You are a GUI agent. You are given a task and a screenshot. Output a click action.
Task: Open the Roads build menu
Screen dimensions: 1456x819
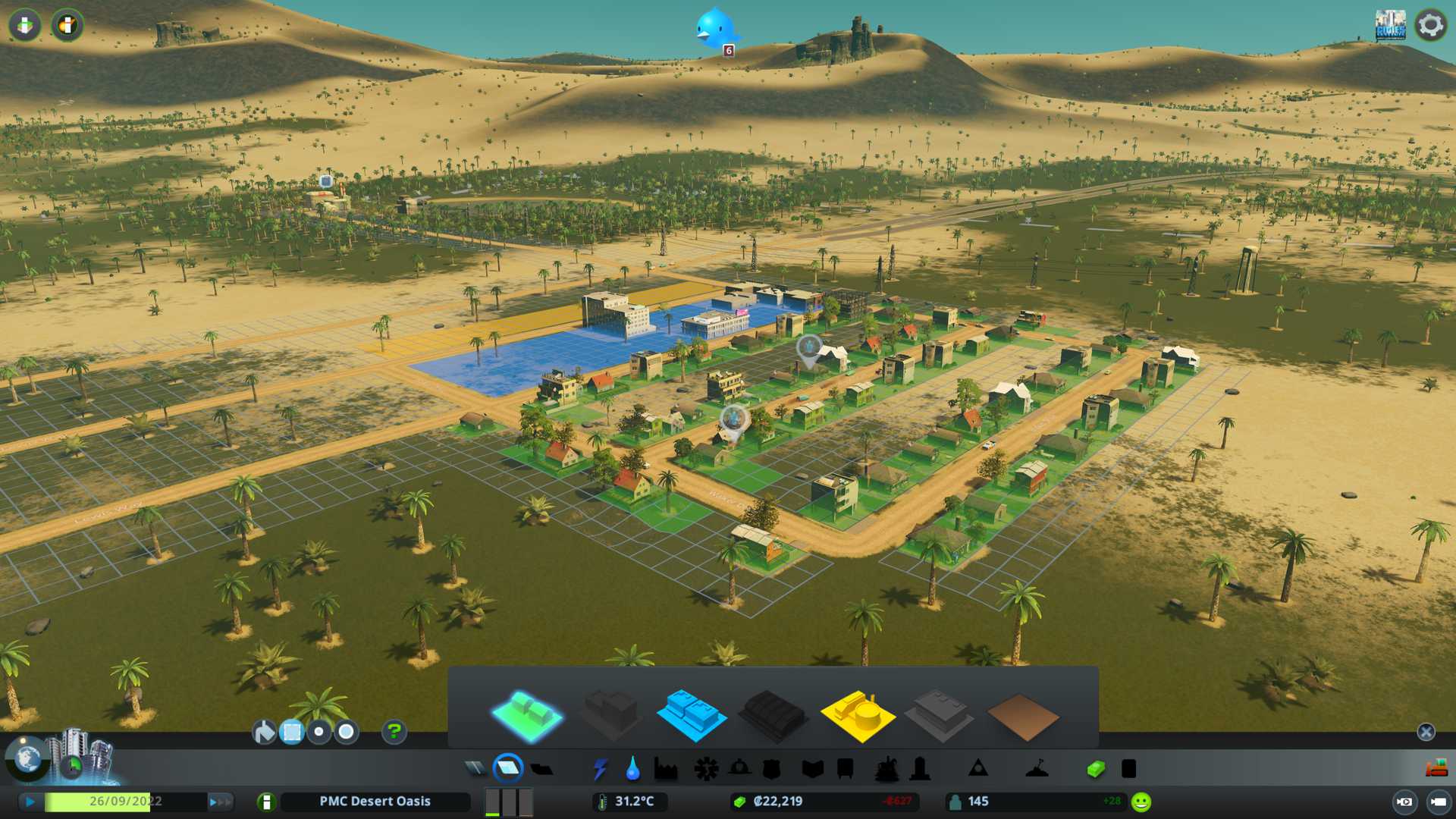click(475, 769)
